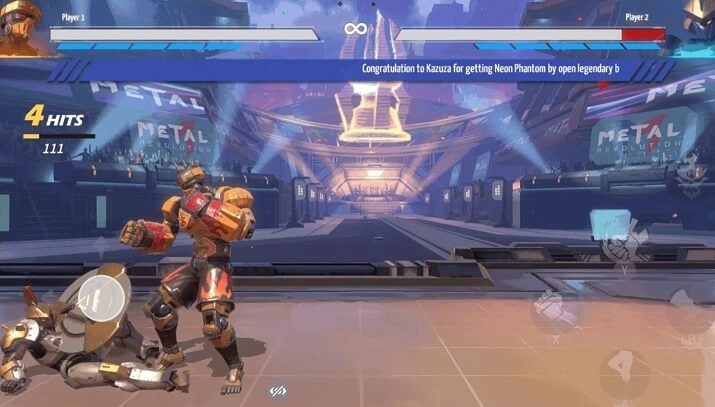Click Player 2's robot portrait
Screen dimensions: 715x407
(x=698, y=25)
